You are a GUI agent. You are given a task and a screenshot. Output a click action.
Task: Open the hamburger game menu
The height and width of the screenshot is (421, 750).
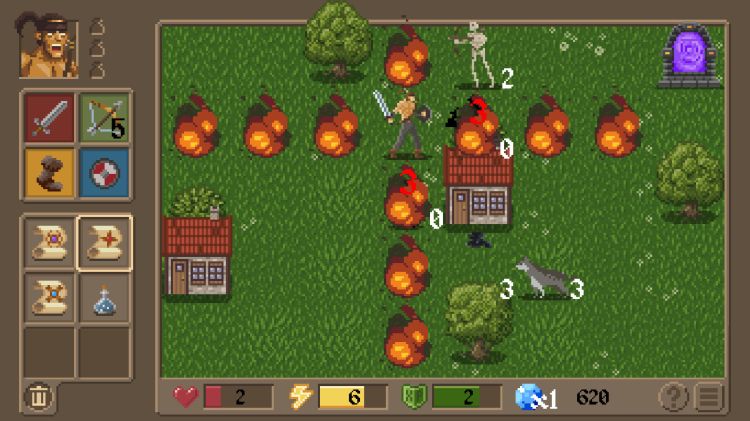(x=710, y=397)
